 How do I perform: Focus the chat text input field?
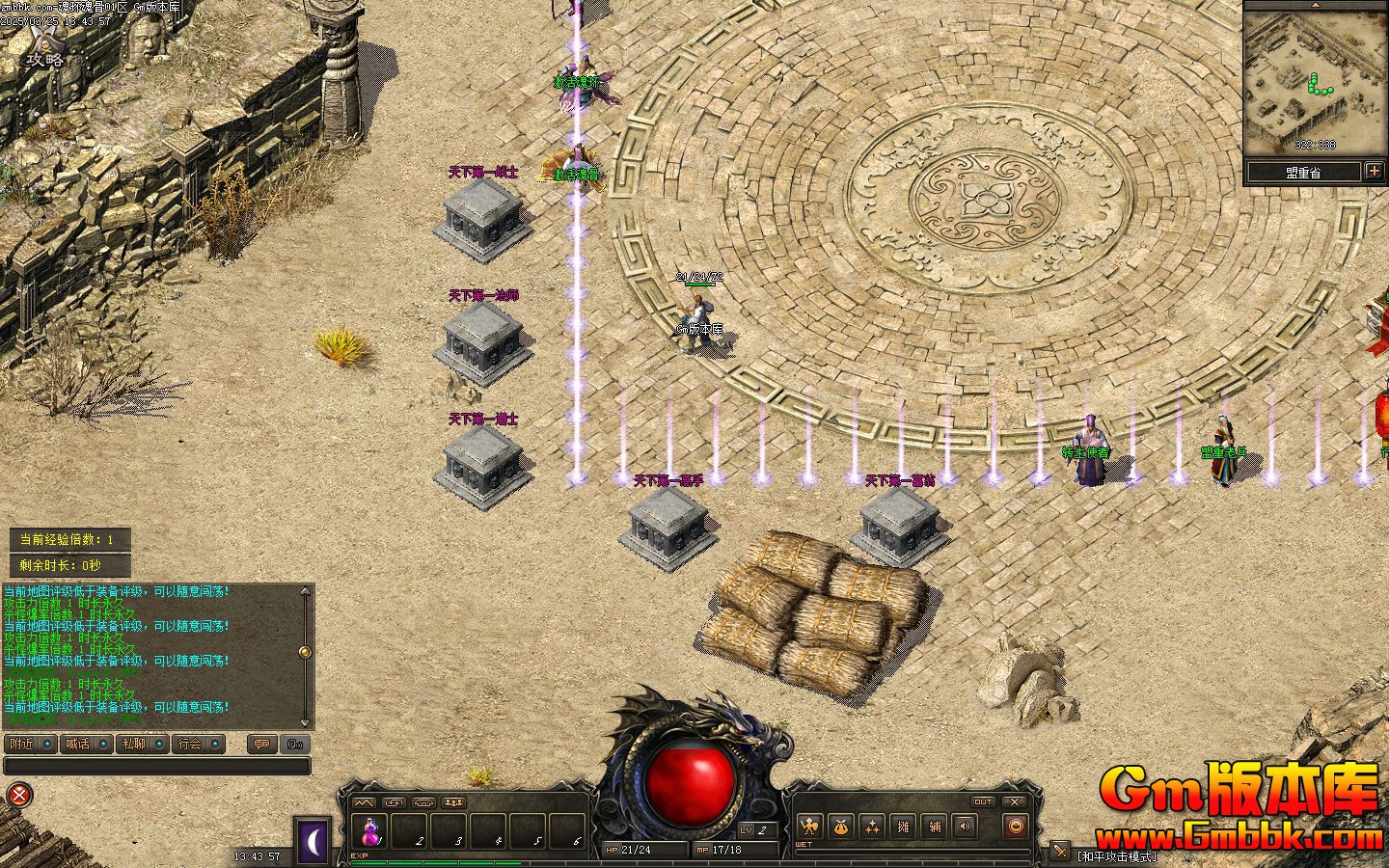coord(156,766)
